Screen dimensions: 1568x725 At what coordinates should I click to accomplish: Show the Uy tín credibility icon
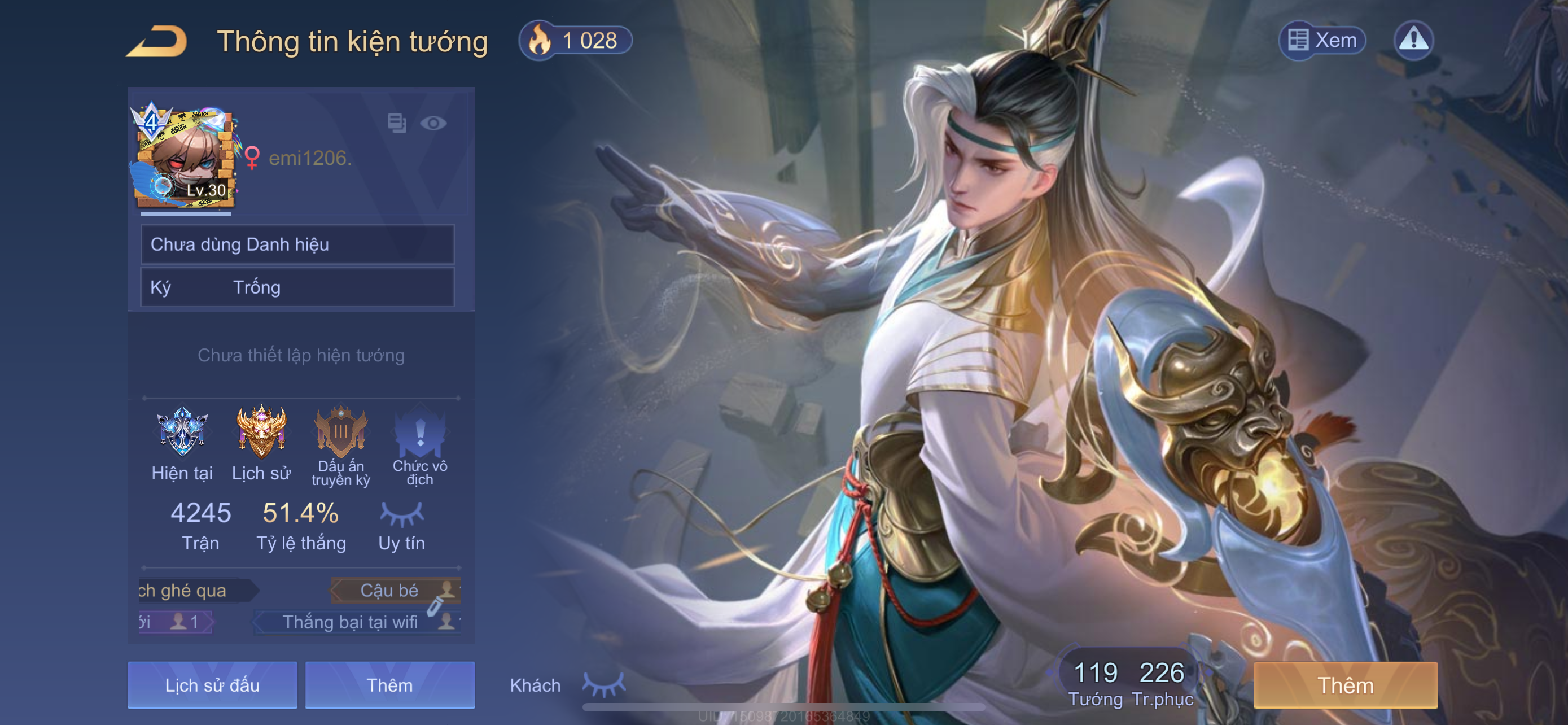401,515
